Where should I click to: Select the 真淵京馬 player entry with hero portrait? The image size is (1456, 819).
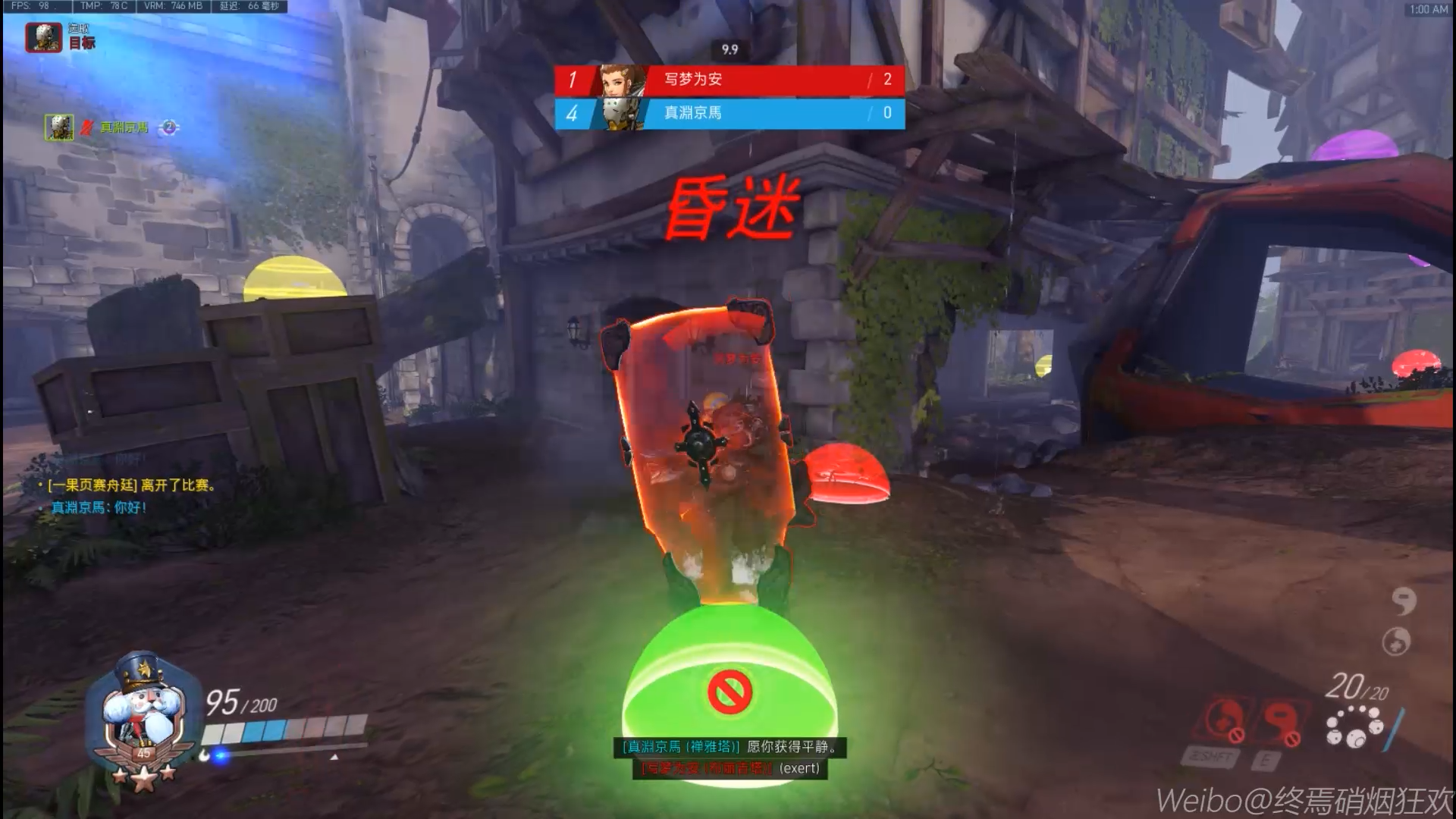coord(99,127)
